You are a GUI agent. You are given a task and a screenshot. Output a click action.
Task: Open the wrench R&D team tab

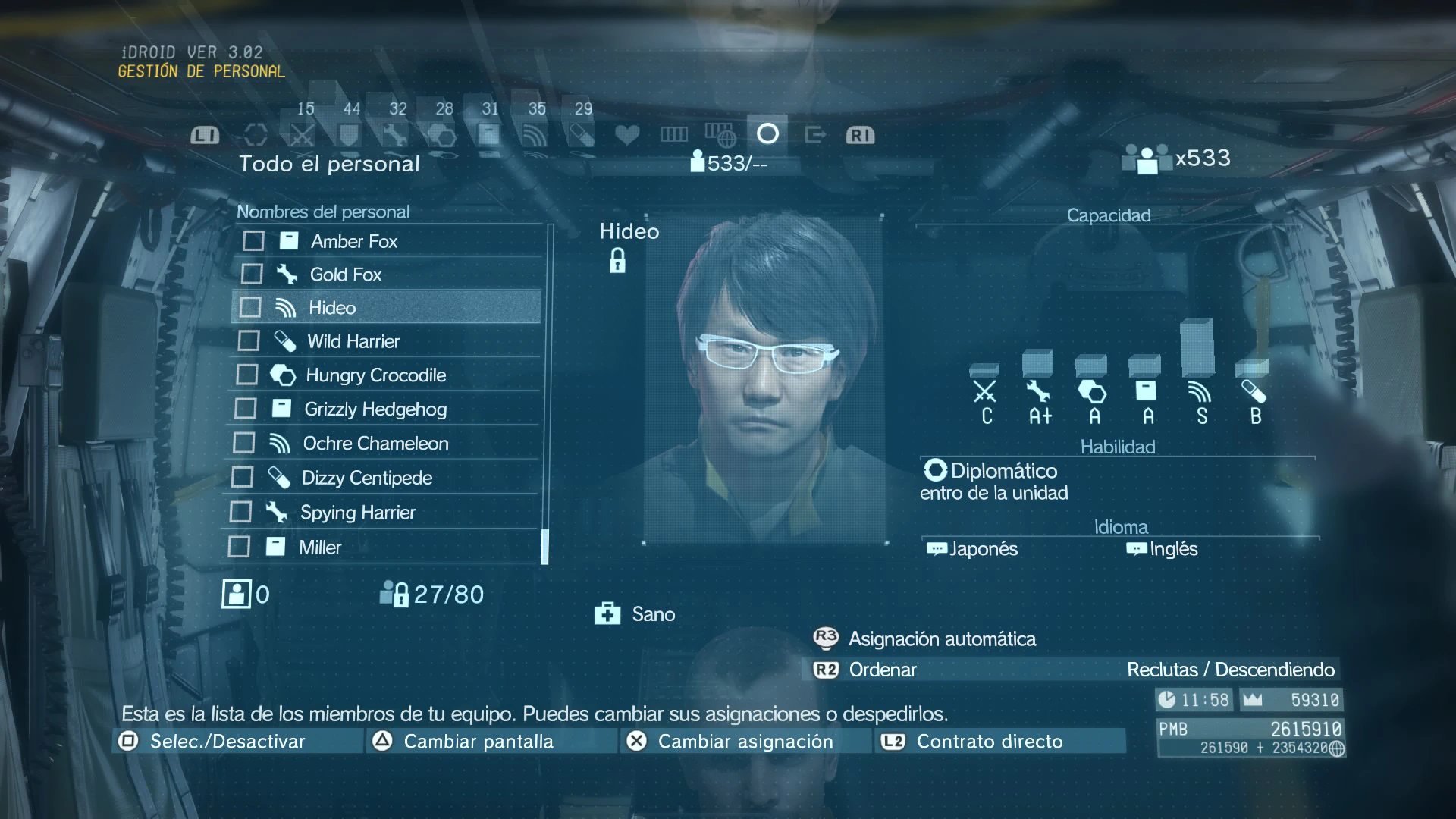pos(394,136)
